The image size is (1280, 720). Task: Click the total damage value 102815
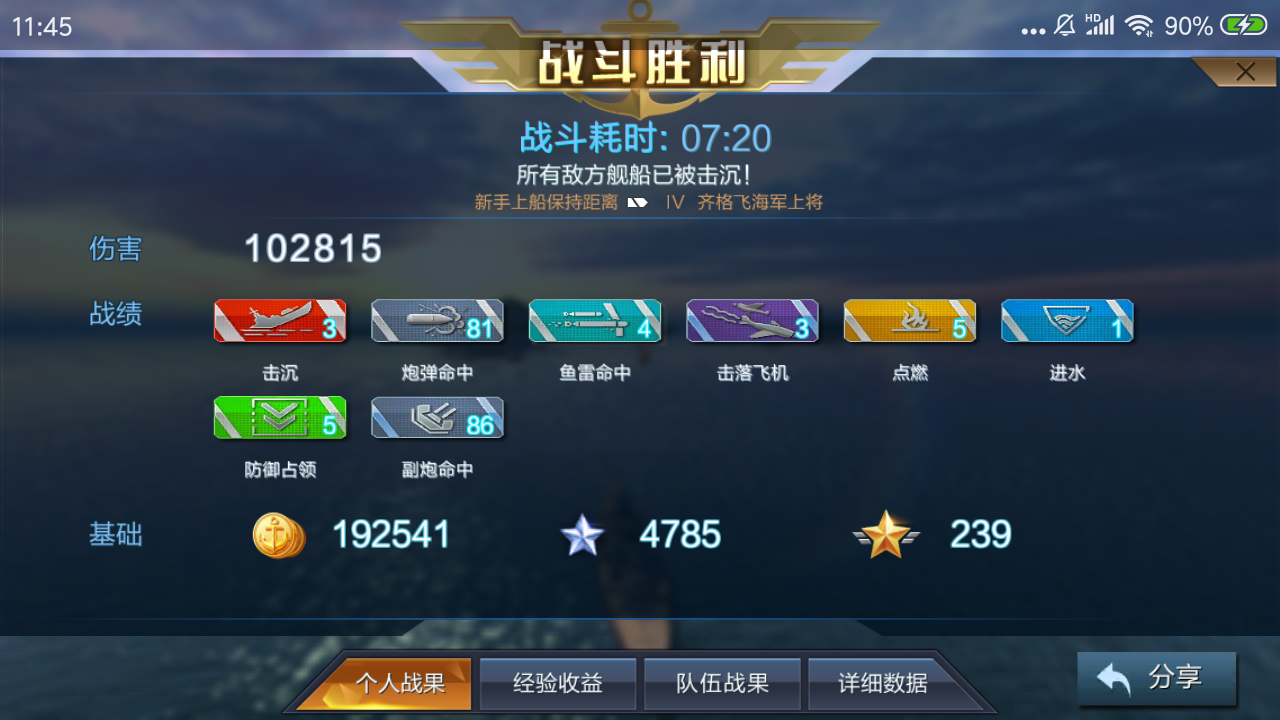click(311, 247)
